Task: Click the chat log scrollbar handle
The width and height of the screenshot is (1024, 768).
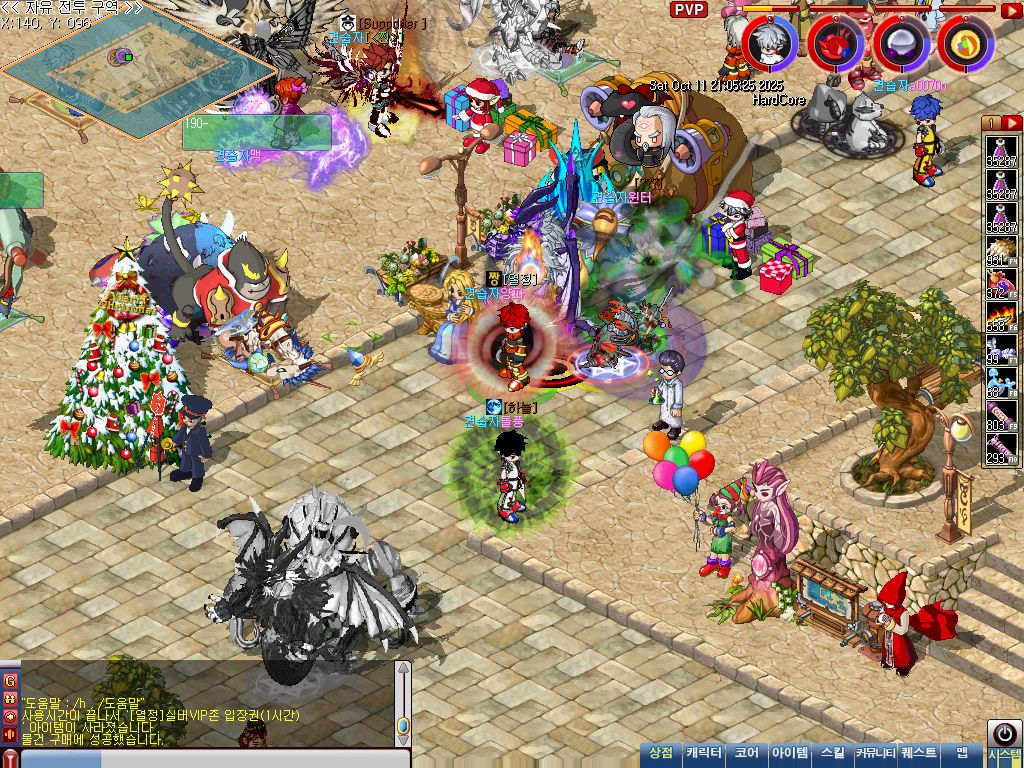Action: tap(403, 725)
